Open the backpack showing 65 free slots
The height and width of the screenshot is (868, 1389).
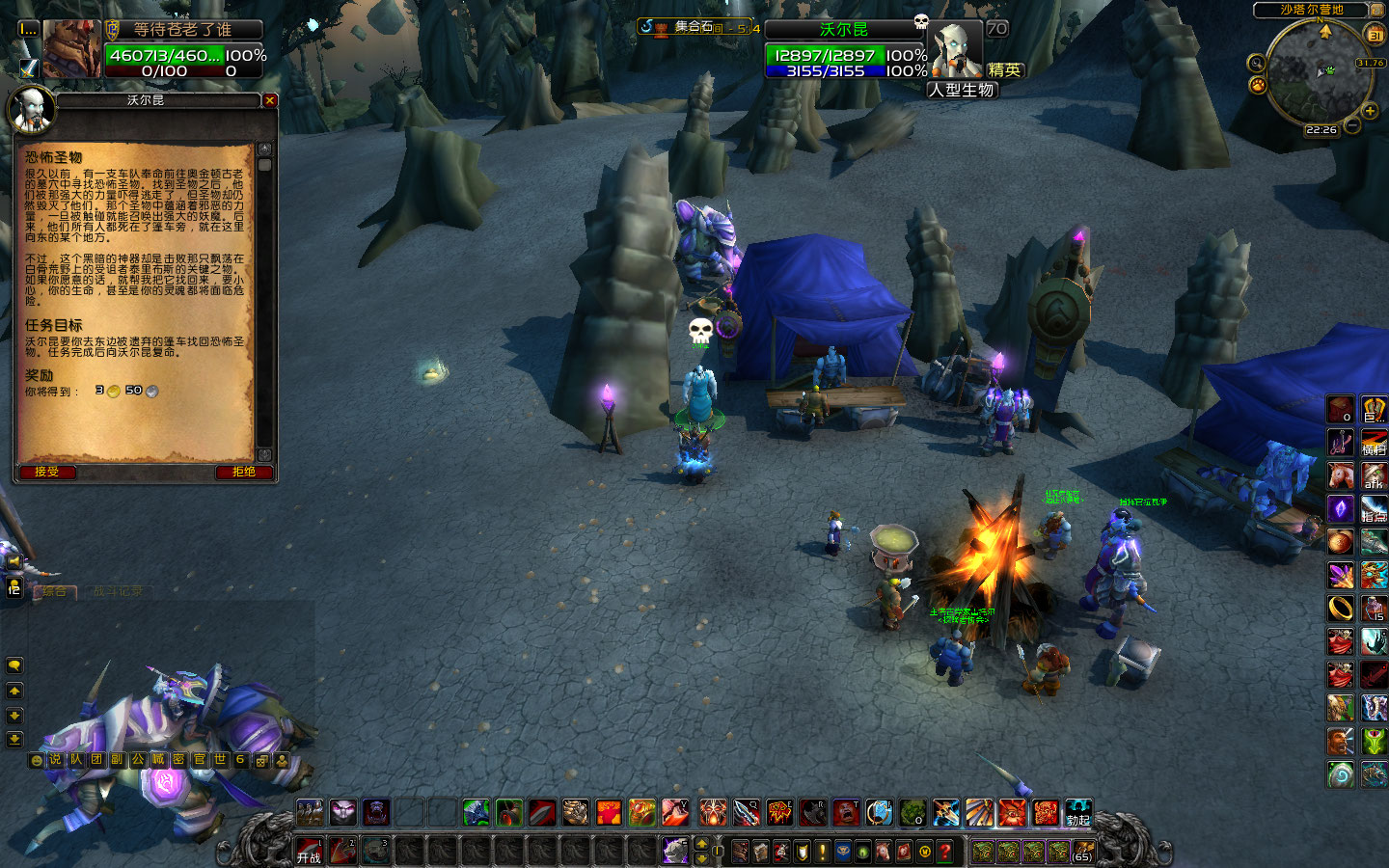[x=1082, y=852]
